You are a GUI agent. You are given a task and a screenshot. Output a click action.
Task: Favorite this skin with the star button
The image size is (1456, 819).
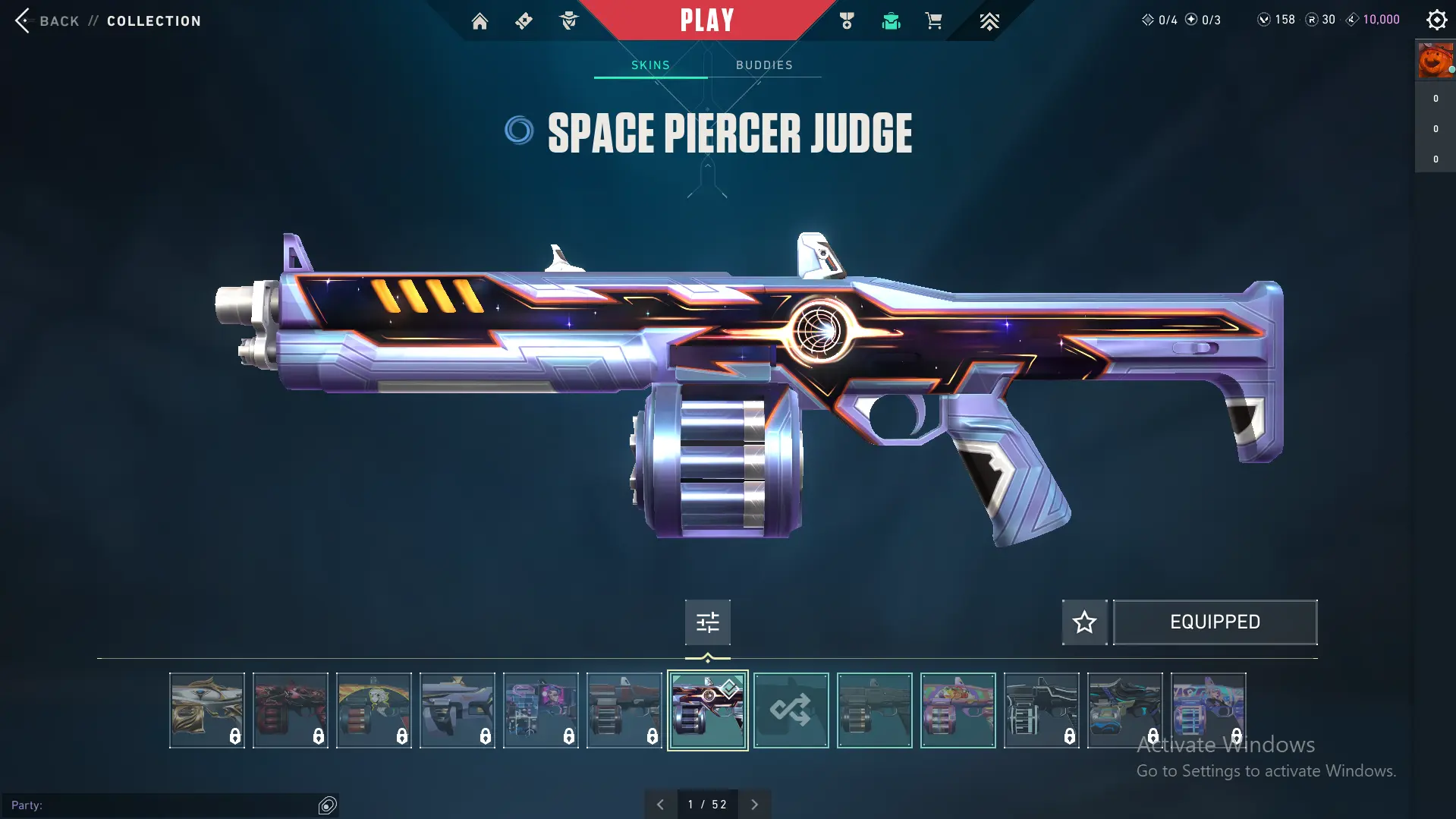tap(1084, 622)
